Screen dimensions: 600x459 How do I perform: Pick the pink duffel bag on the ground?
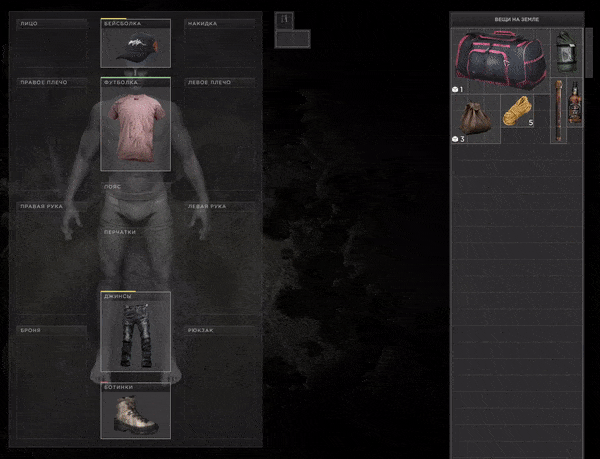[501, 59]
